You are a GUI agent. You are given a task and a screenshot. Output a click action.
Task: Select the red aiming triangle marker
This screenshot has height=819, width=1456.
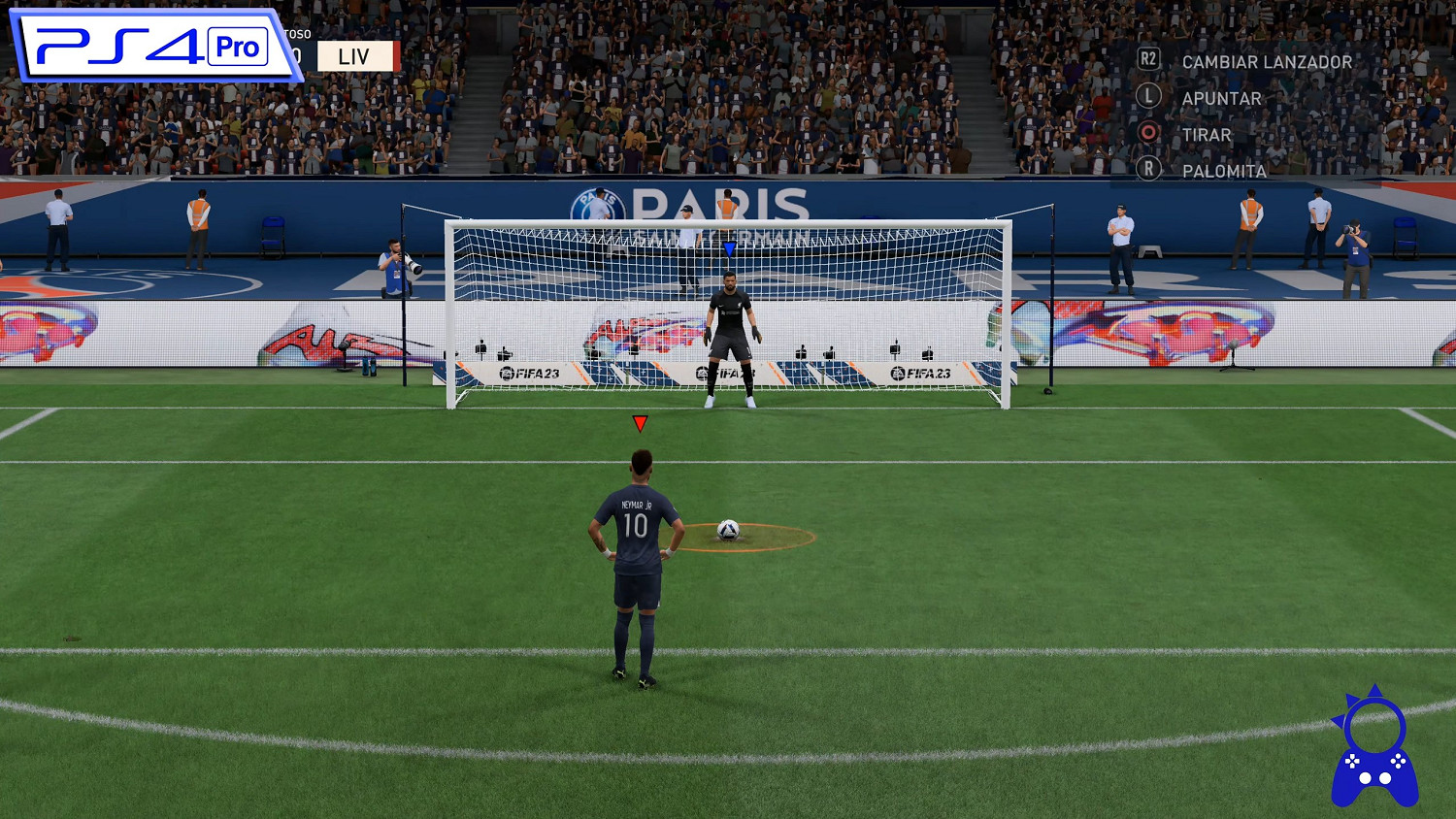pyautogui.click(x=641, y=421)
